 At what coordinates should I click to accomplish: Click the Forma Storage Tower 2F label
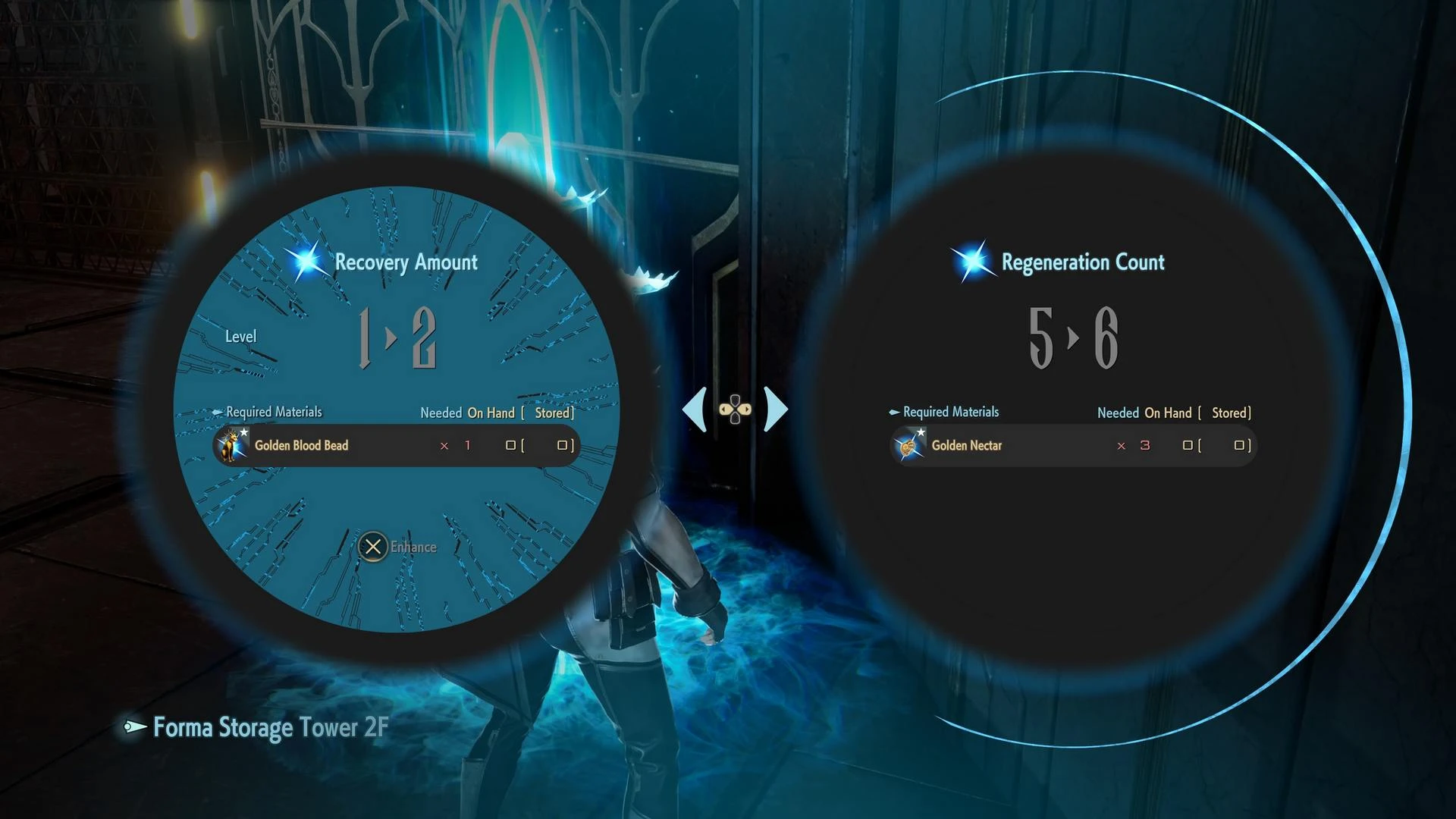[x=269, y=728]
